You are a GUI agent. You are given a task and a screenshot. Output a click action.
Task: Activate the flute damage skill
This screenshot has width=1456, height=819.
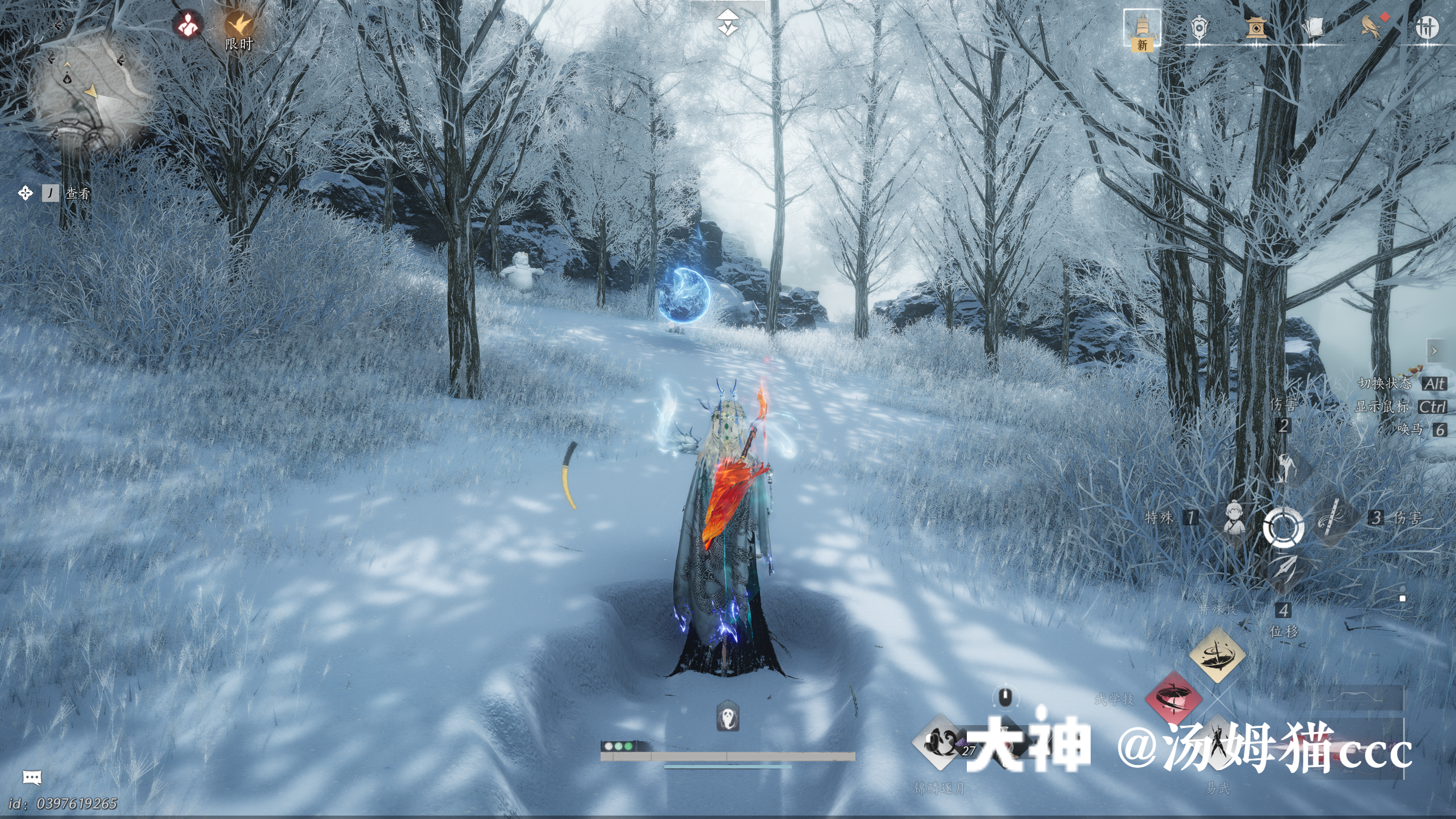click(x=1333, y=518)
